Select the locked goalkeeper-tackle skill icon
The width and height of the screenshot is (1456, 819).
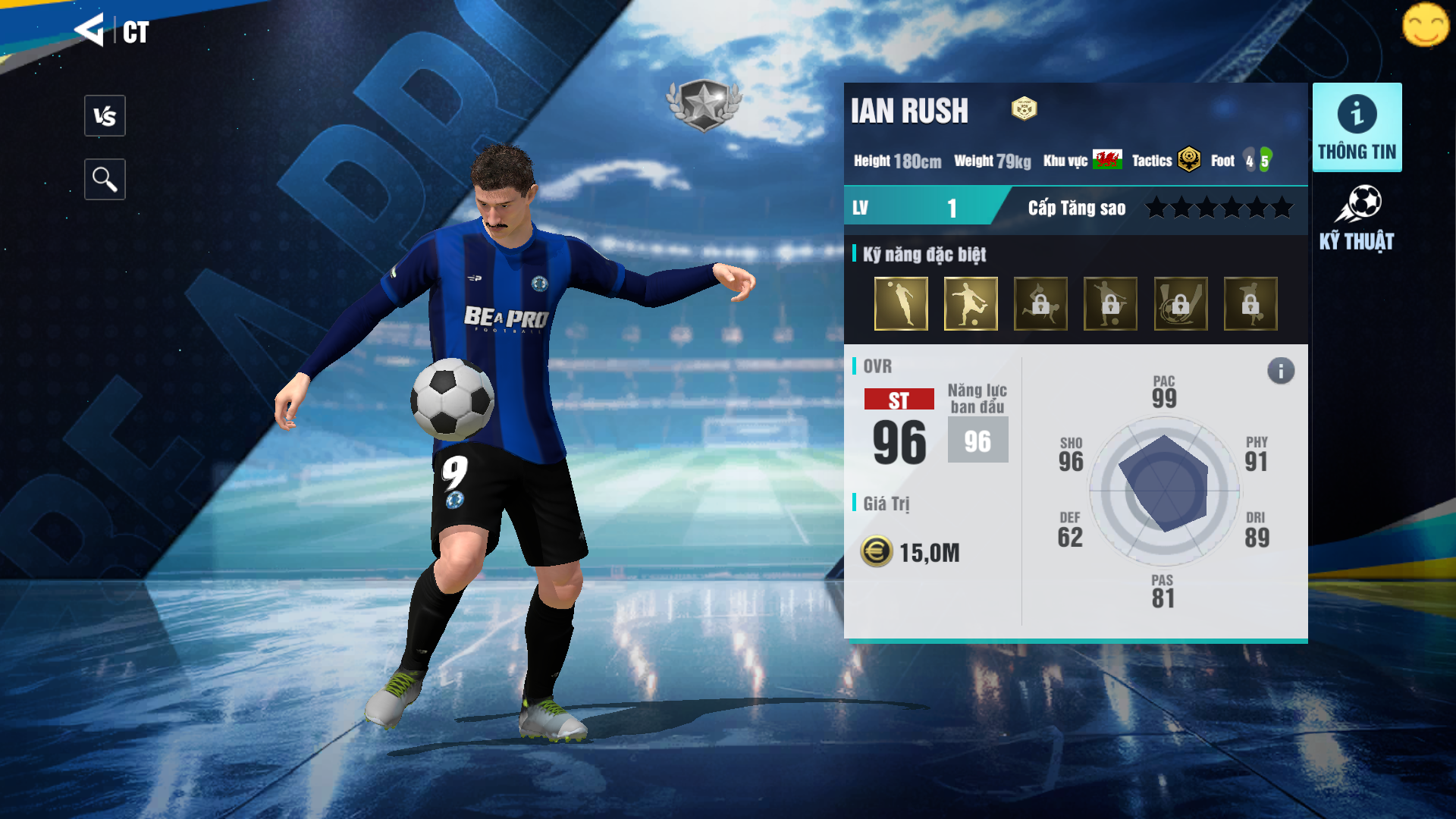(x=1040, y=303)
